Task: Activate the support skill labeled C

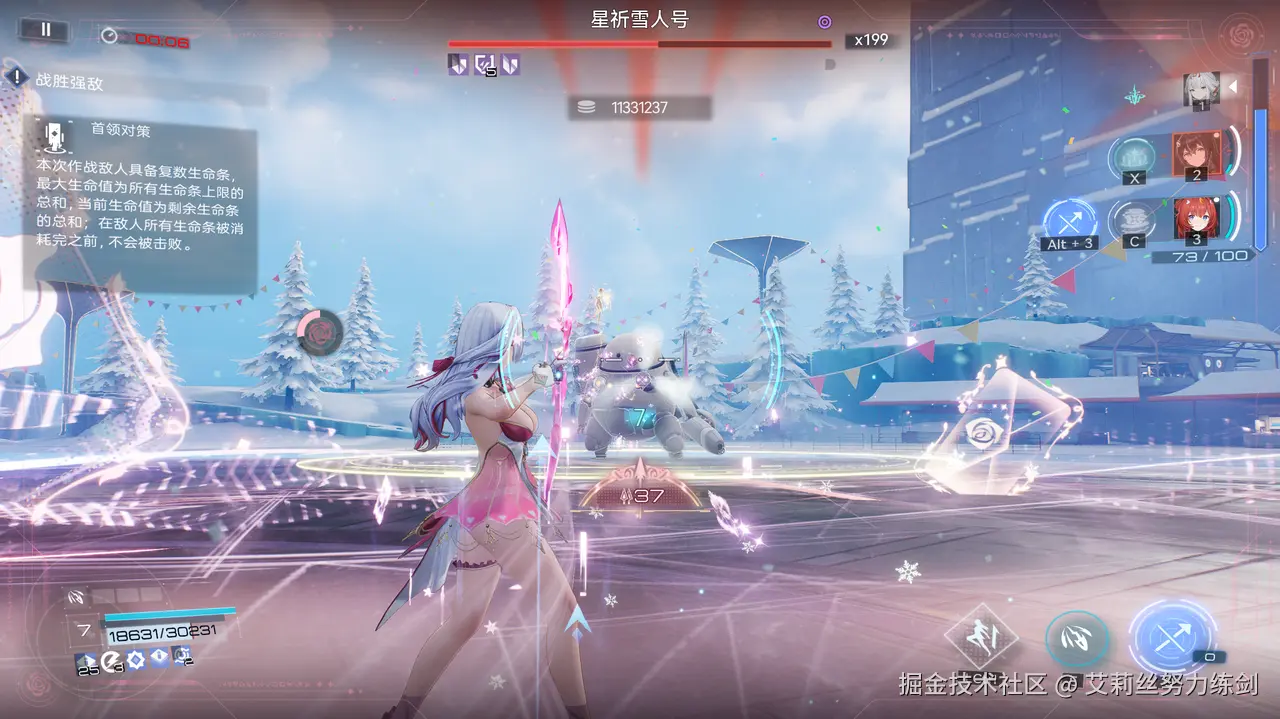Action: [x=1133, y=221]
